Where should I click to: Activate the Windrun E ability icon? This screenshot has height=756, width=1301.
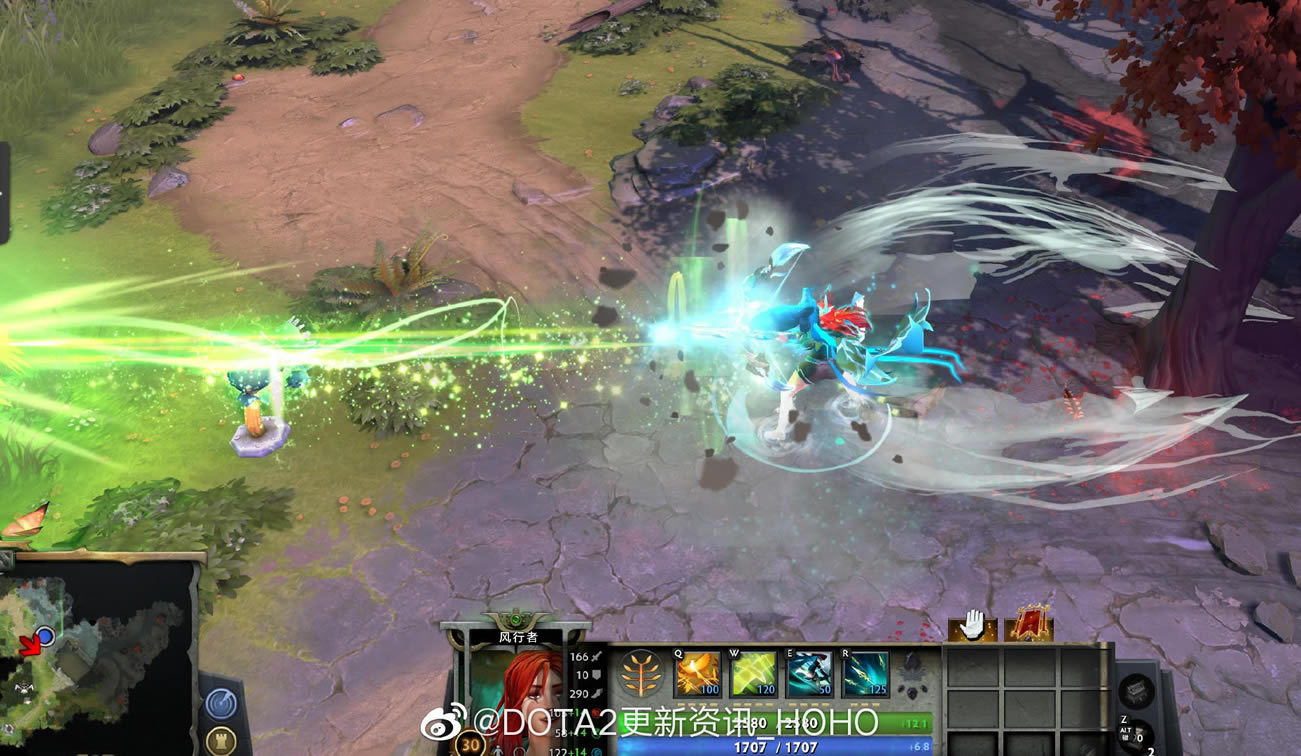pos(808,674)
